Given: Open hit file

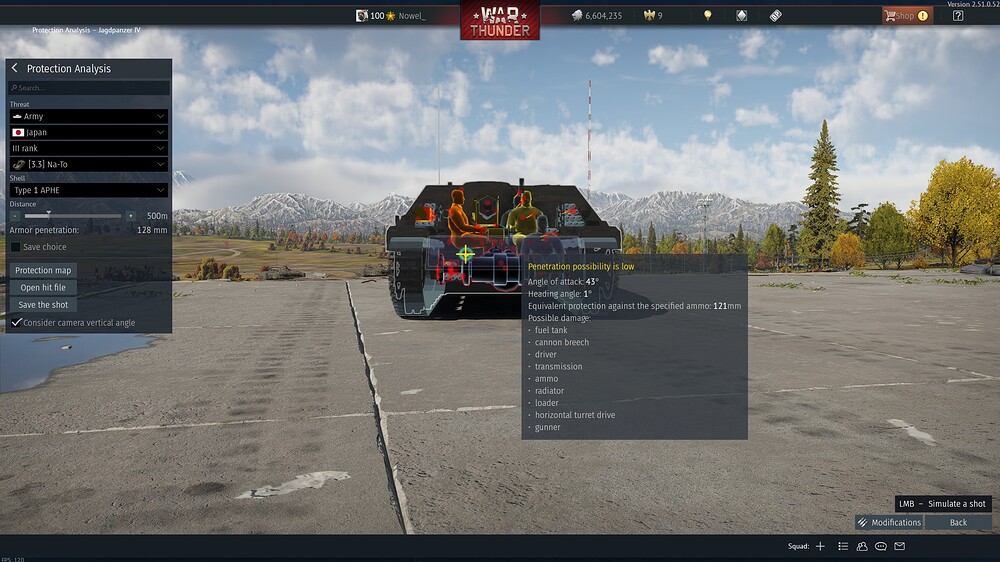Looking at the screenshot, I should (43, 288).
